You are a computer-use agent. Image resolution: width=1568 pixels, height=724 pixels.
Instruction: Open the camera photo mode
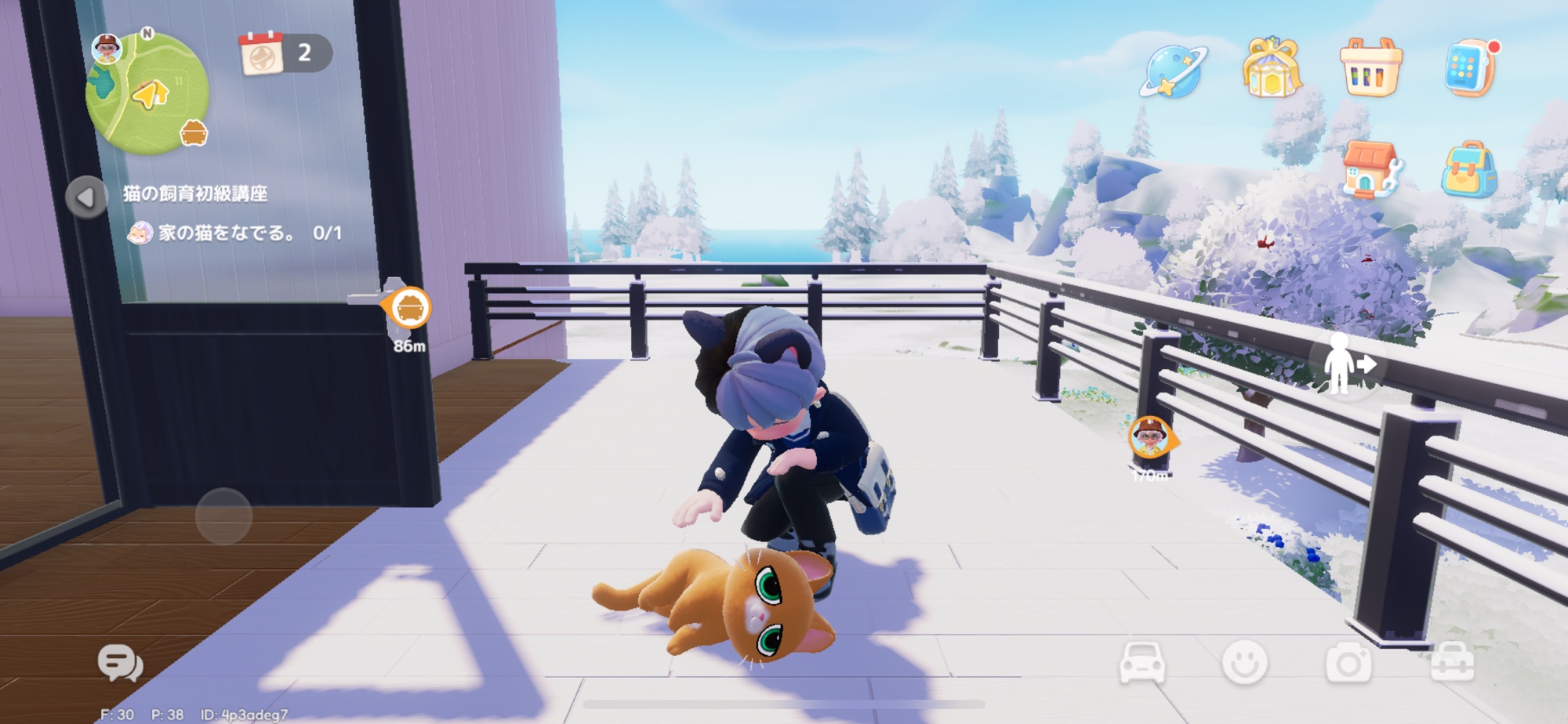(1348, 664)
